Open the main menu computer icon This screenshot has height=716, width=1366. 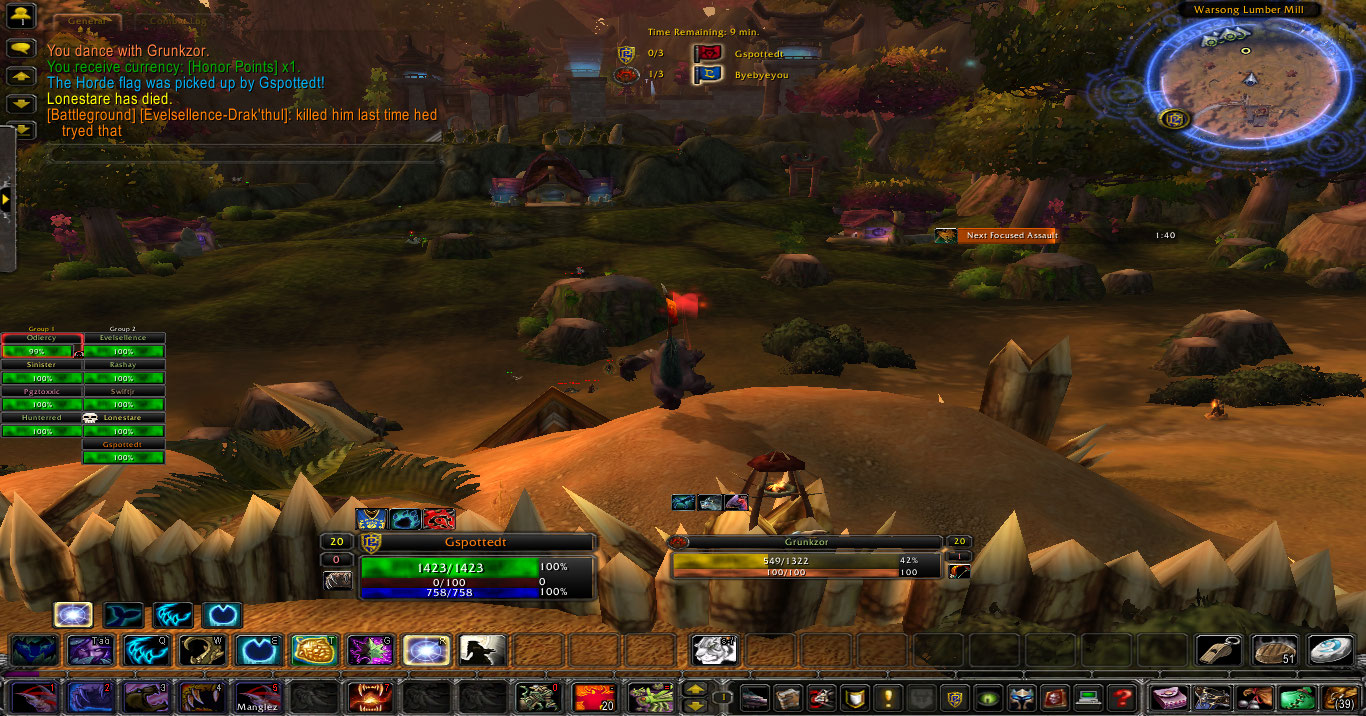tap(1088, 697)
